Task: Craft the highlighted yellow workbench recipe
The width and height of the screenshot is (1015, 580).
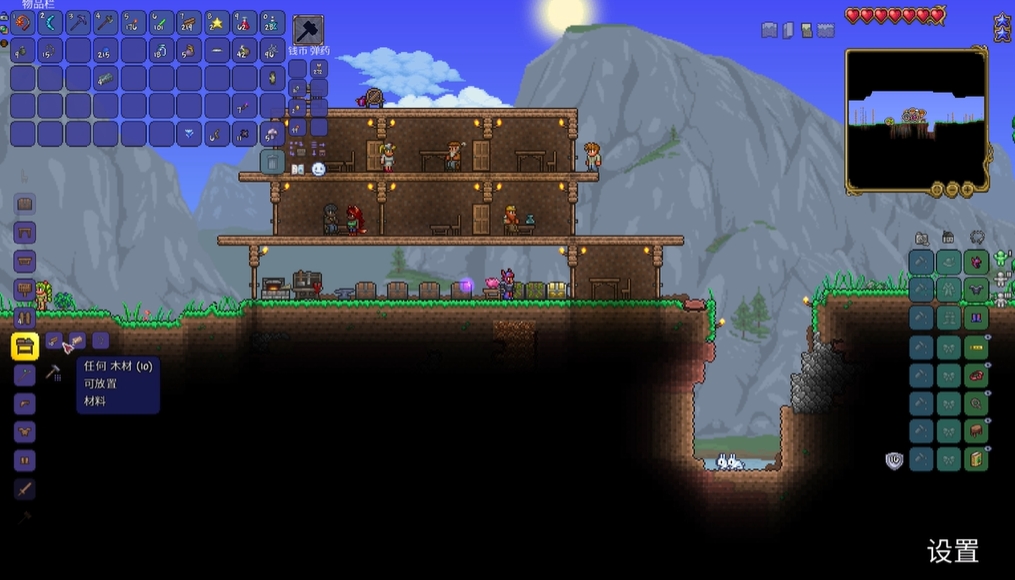Action: (25, 346)
